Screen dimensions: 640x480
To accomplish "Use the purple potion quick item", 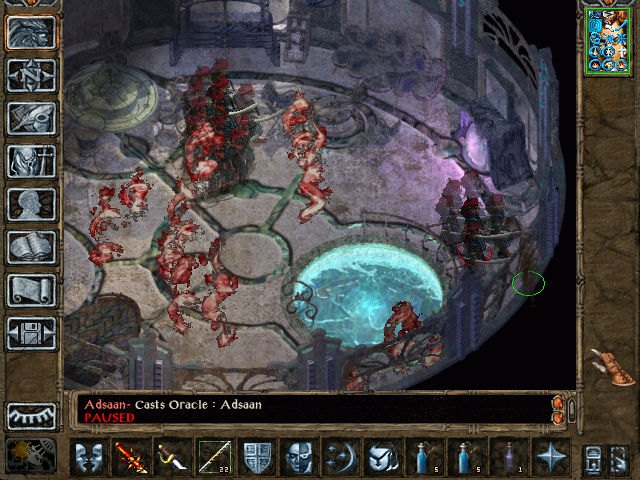I will coord(510,457).
